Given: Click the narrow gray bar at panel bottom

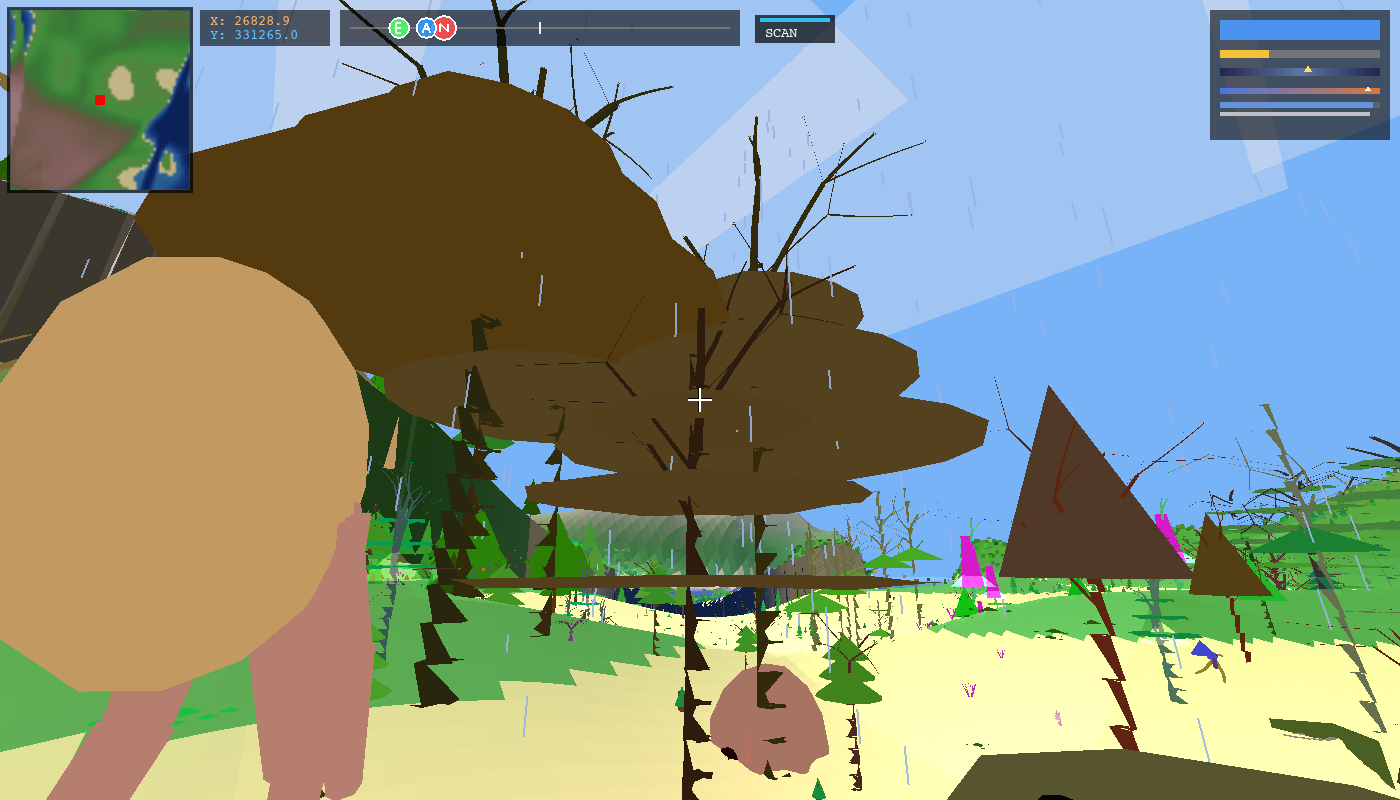Looking at the screenshot, I should click(1295, 113).
